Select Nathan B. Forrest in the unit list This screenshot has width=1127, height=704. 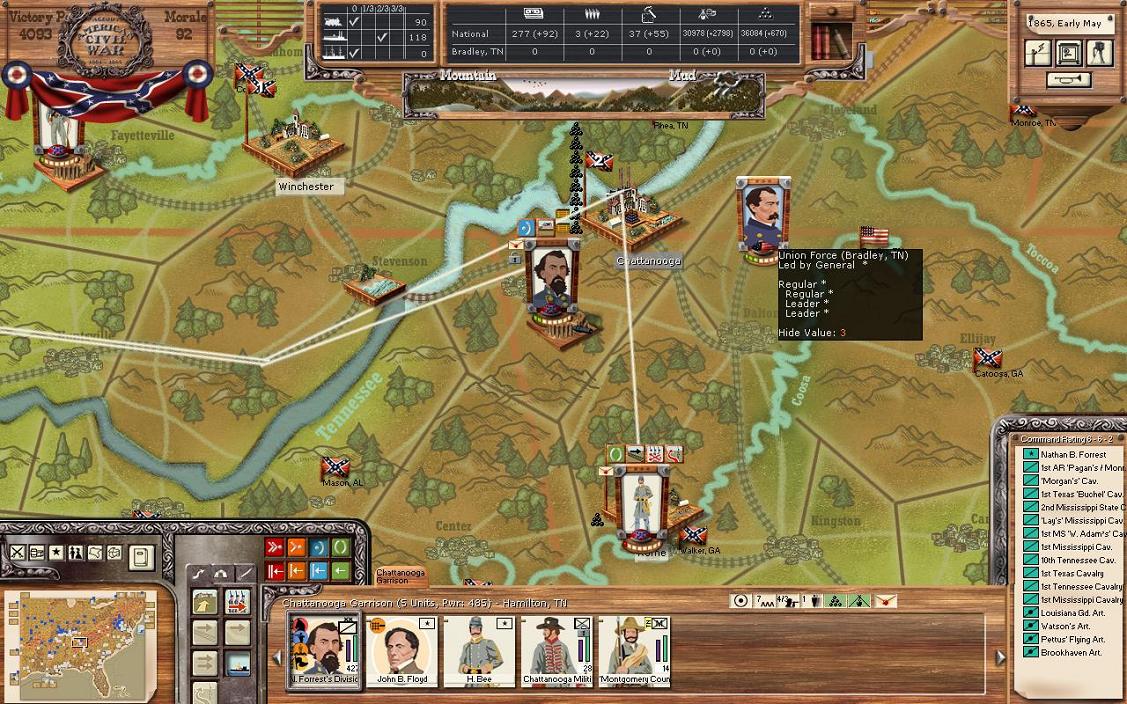[x=1073, y=455]
